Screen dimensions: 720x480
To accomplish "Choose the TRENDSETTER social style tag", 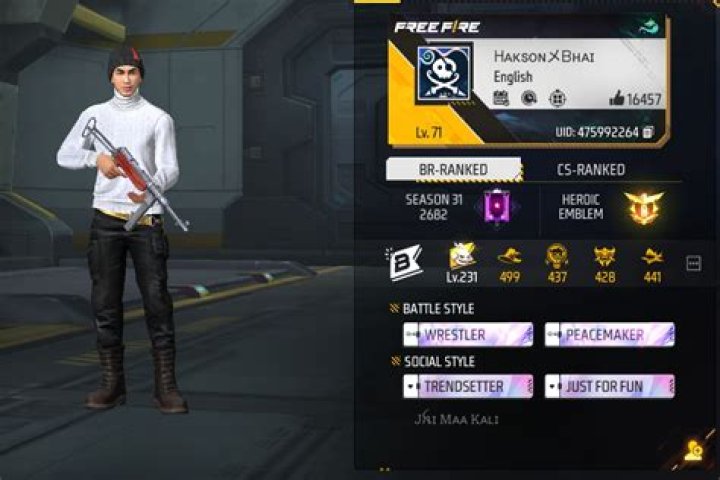I will [468, 386].
